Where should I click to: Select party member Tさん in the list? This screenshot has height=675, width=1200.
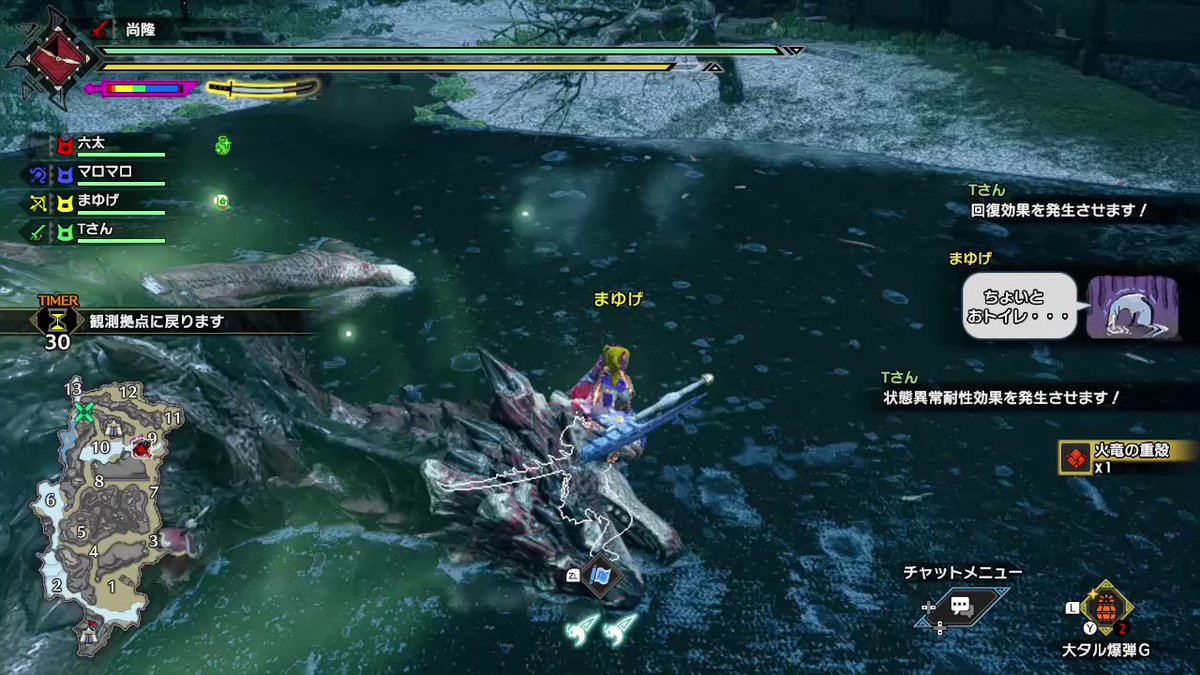pyautogui.click(x=95, y=230)
